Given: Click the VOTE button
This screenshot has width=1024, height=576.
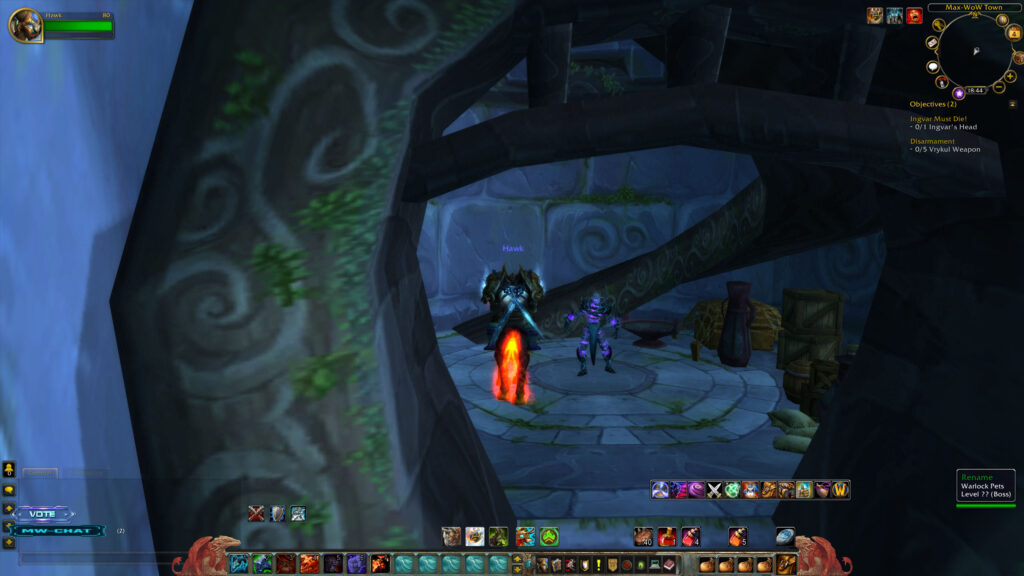Looking at the screenshot, I should click(44, 514).
